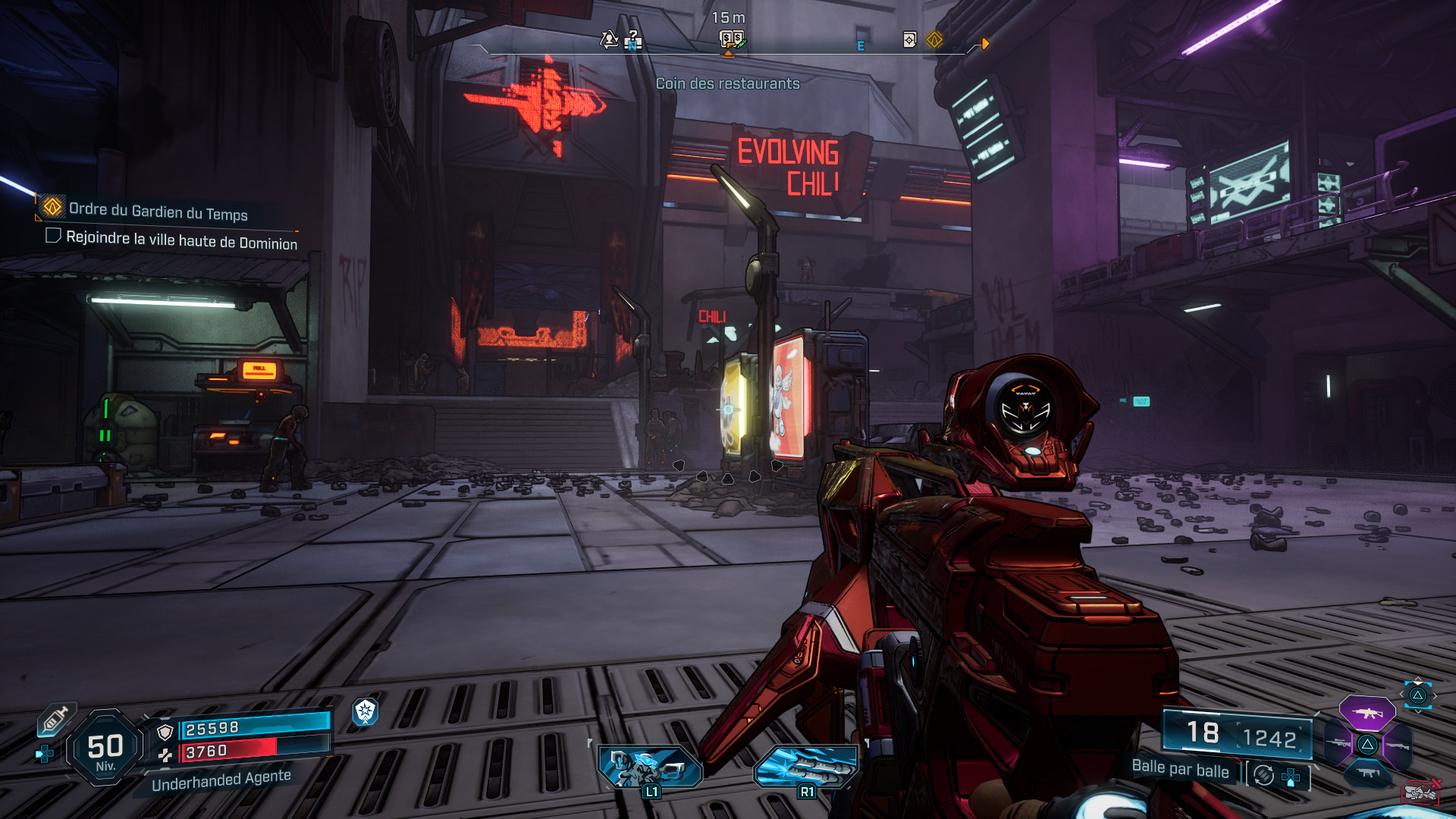This screenshot has height=819, width=1456.
Task: Switch to the shotgun weapon slot
Action: point(1397,745)
